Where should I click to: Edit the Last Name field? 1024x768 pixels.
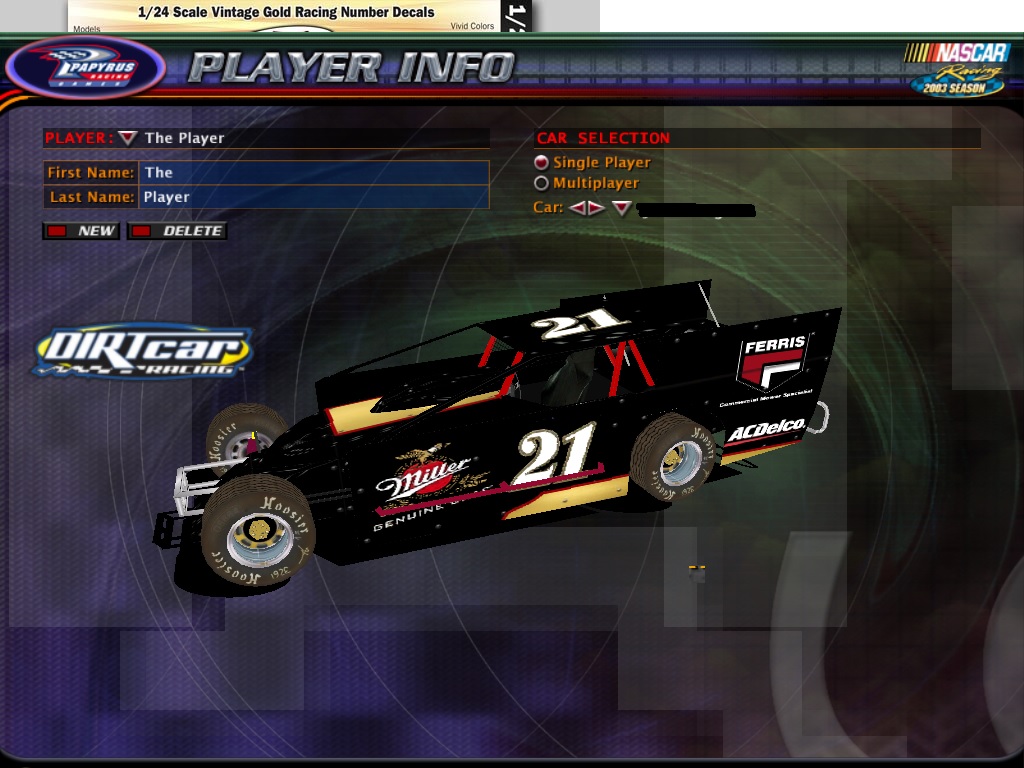[x=314, y=197]
